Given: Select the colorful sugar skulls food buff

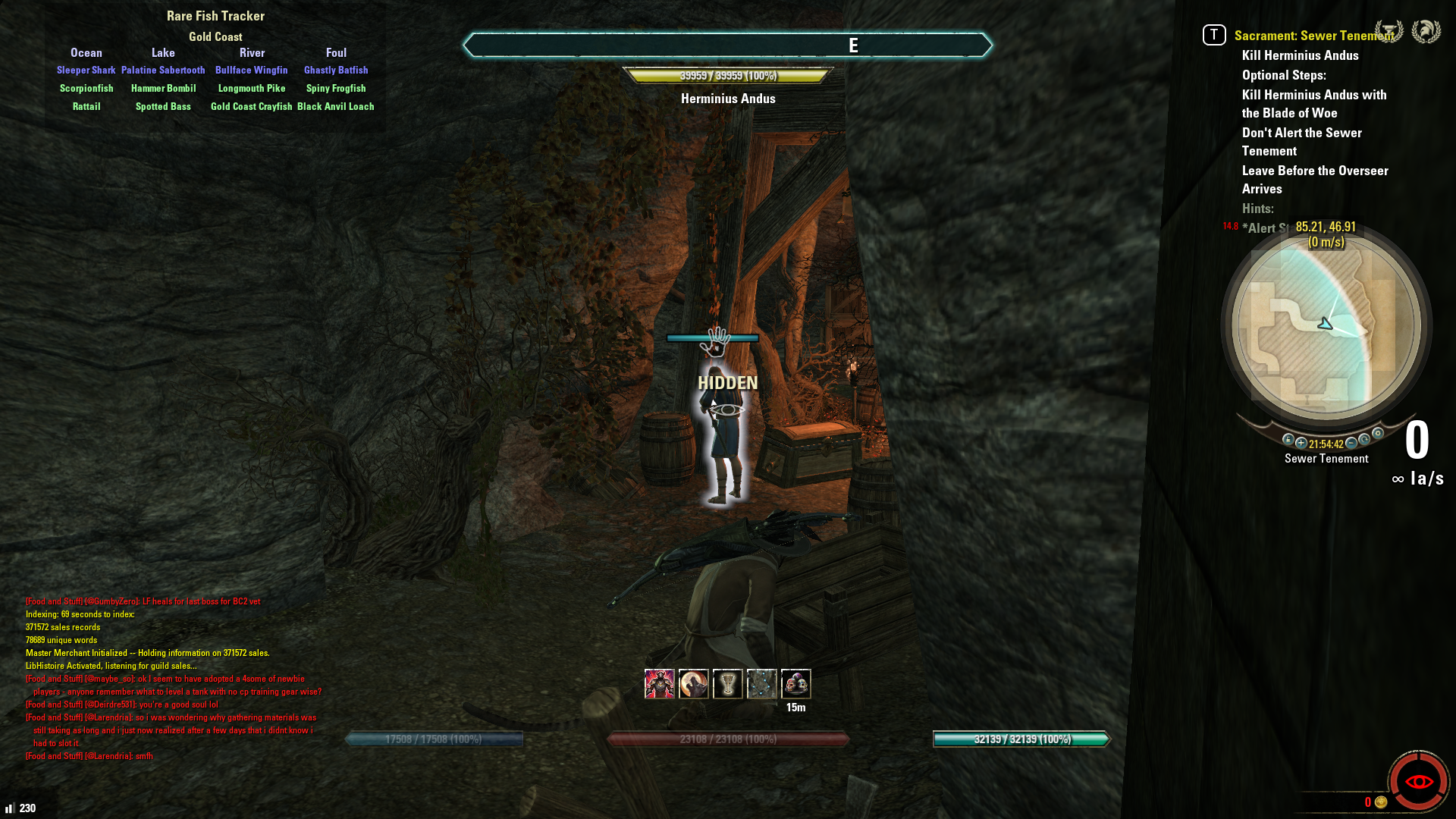Looking at the screenshot, I should [795, 684].
